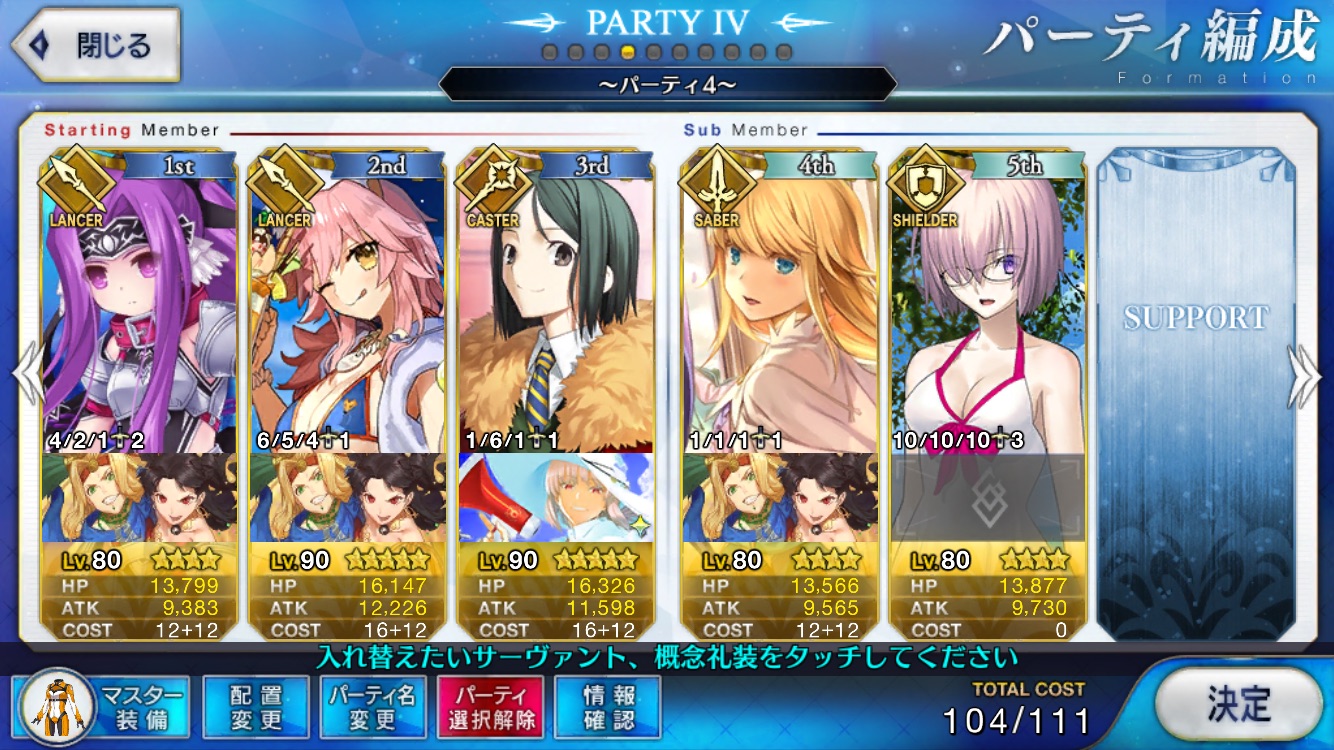The height and width of the screenshot is (750, 1334).
Task: Pick the Caster card in 3rd slot
Action: click(x=556, y=310)
